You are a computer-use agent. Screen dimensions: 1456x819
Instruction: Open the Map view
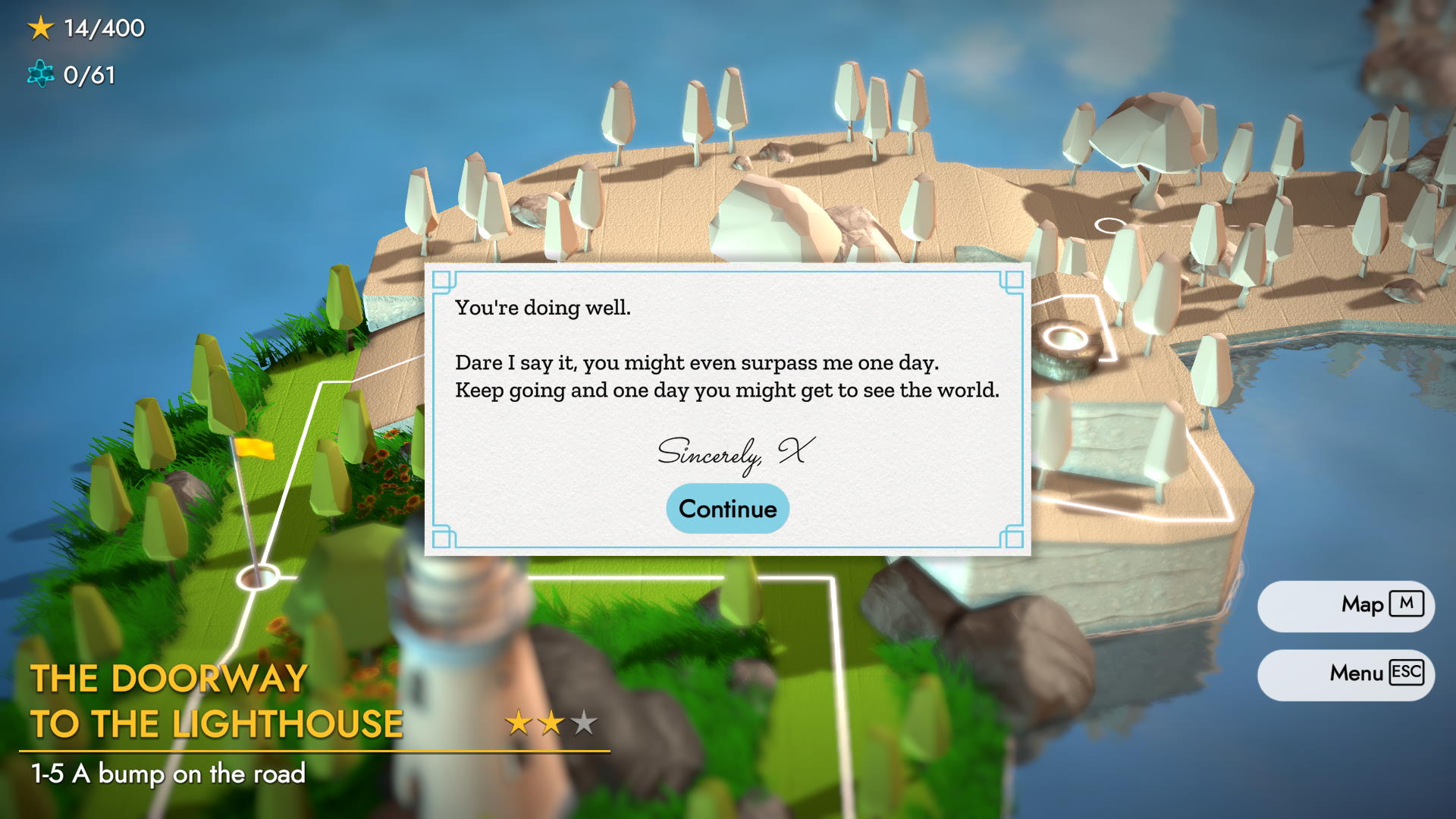point(1345,605)
